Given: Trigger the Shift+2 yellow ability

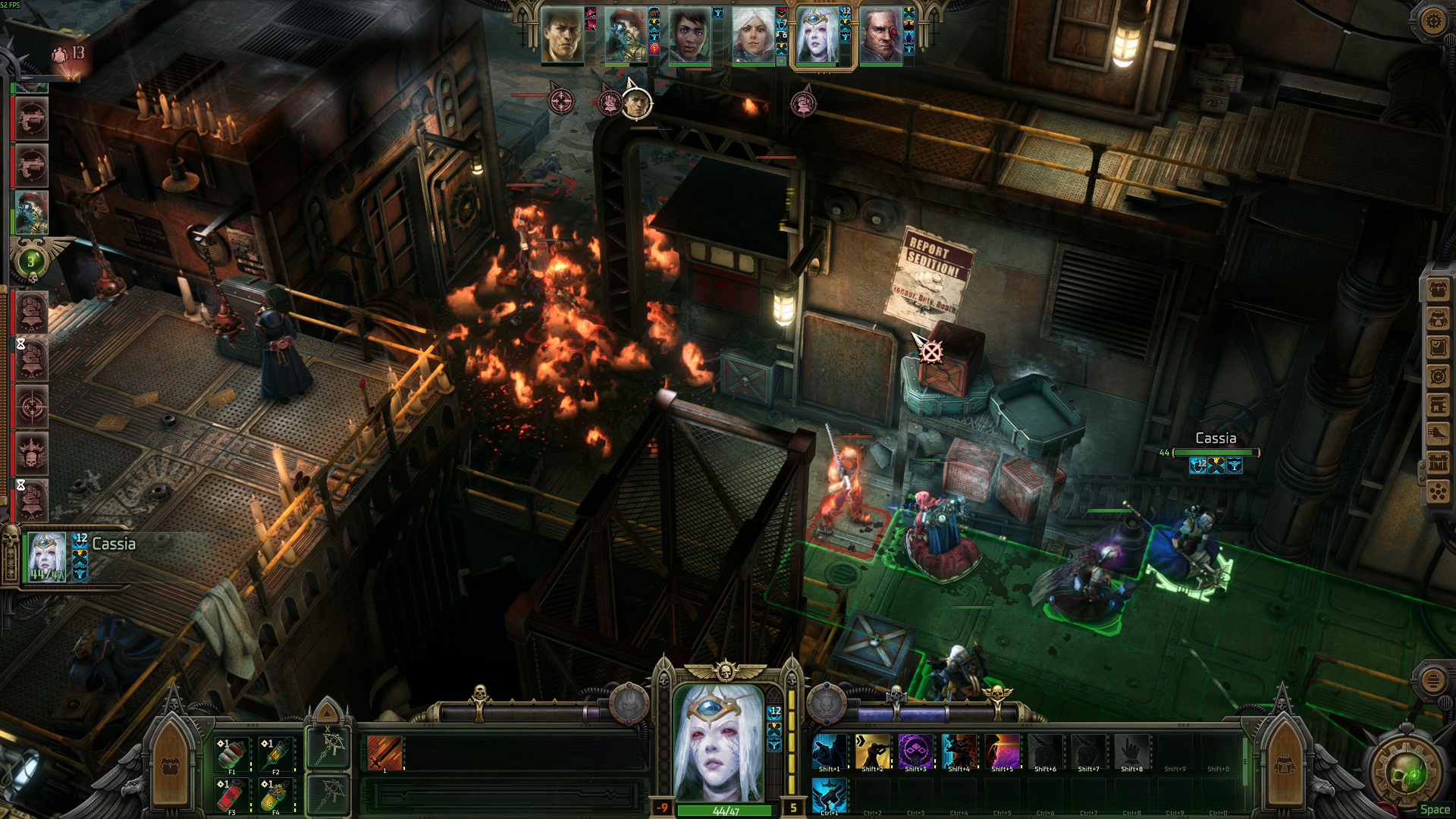Looking at the screenshot, I should 872,752.
